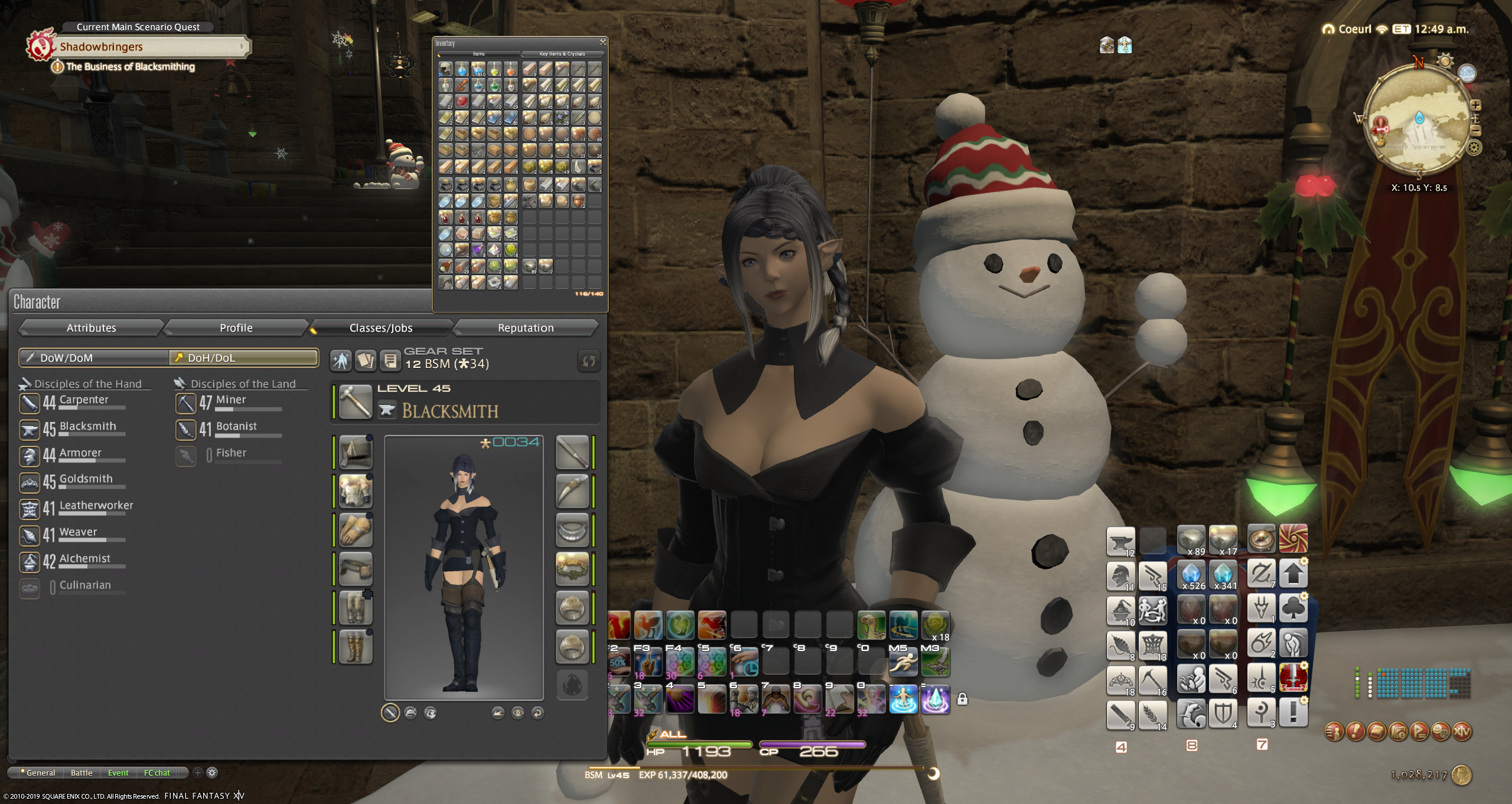
Task: Show the Reputation tab
Action: (x=525, y=328)
